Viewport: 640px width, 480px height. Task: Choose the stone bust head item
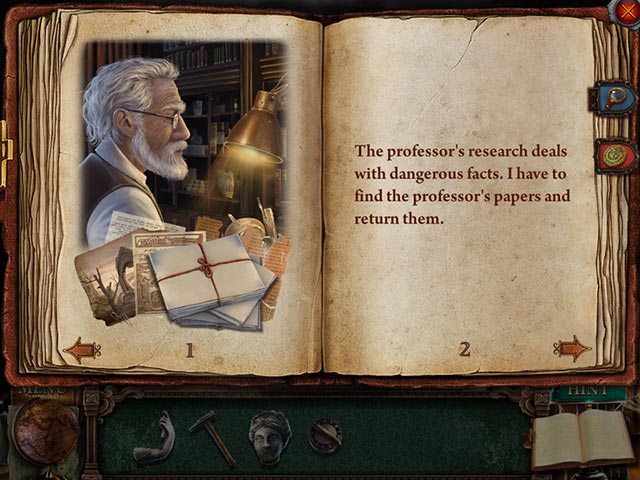(x=269, y=437)
